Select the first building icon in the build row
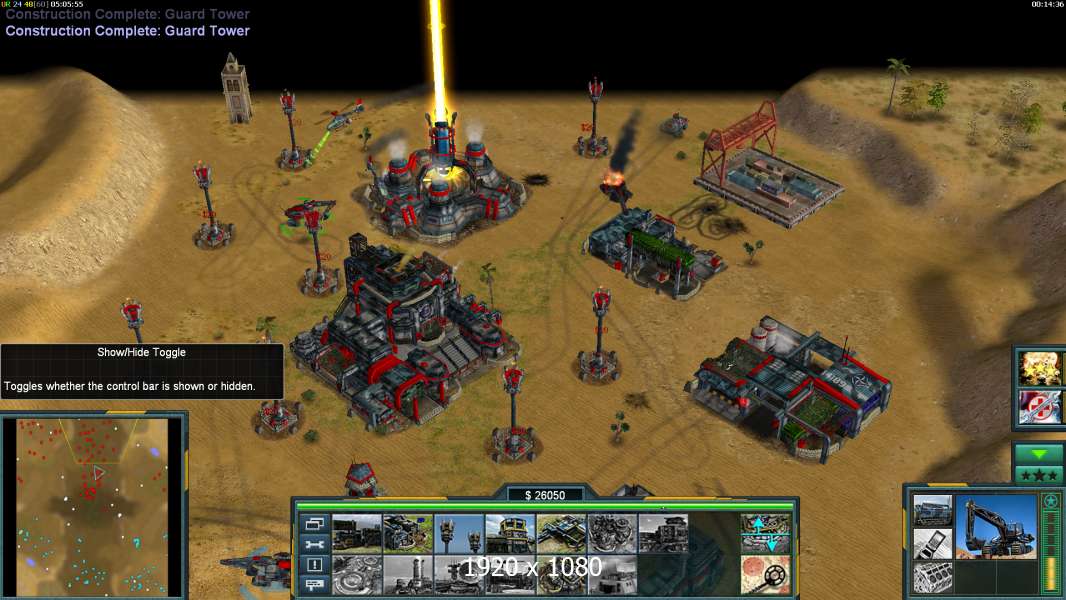 357,534
